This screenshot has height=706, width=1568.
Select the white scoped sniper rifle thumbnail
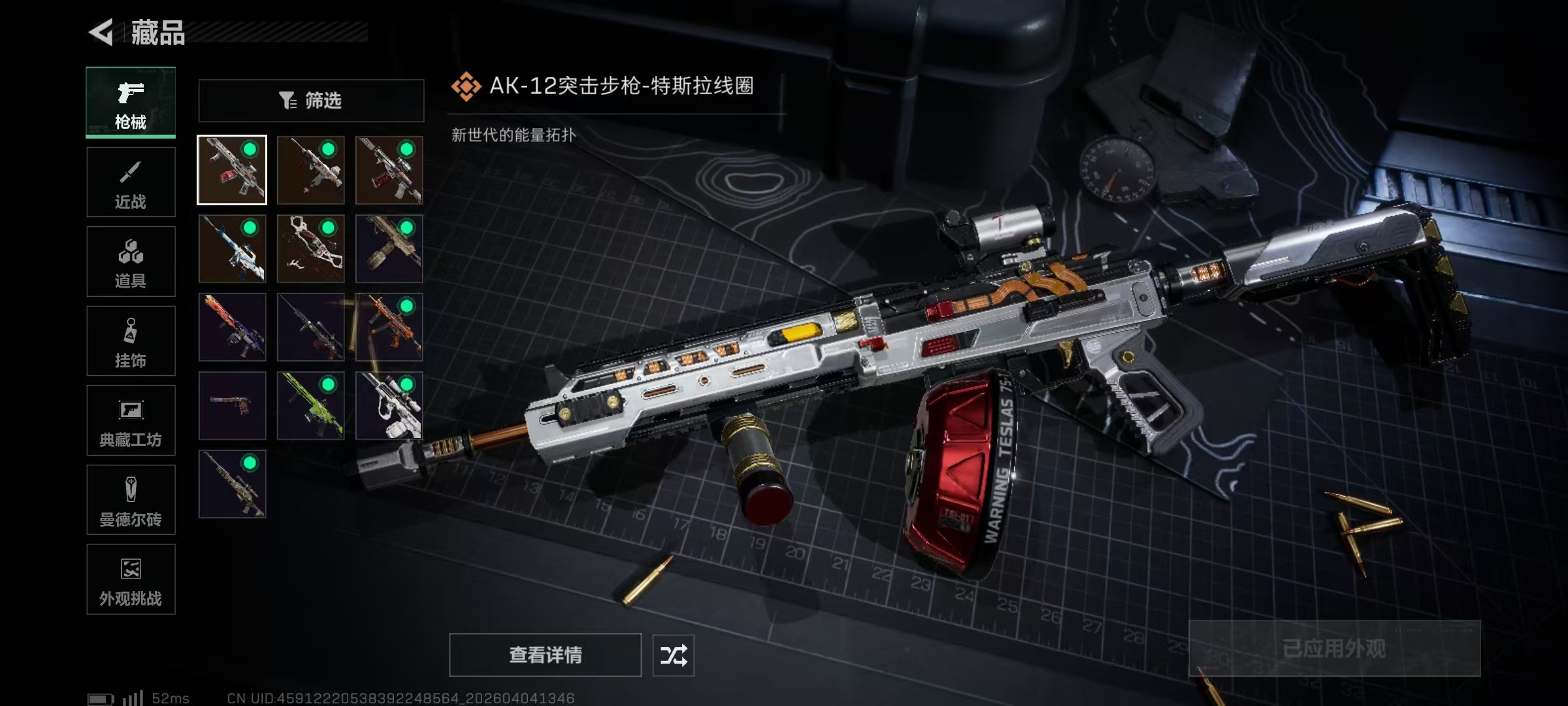389,405
